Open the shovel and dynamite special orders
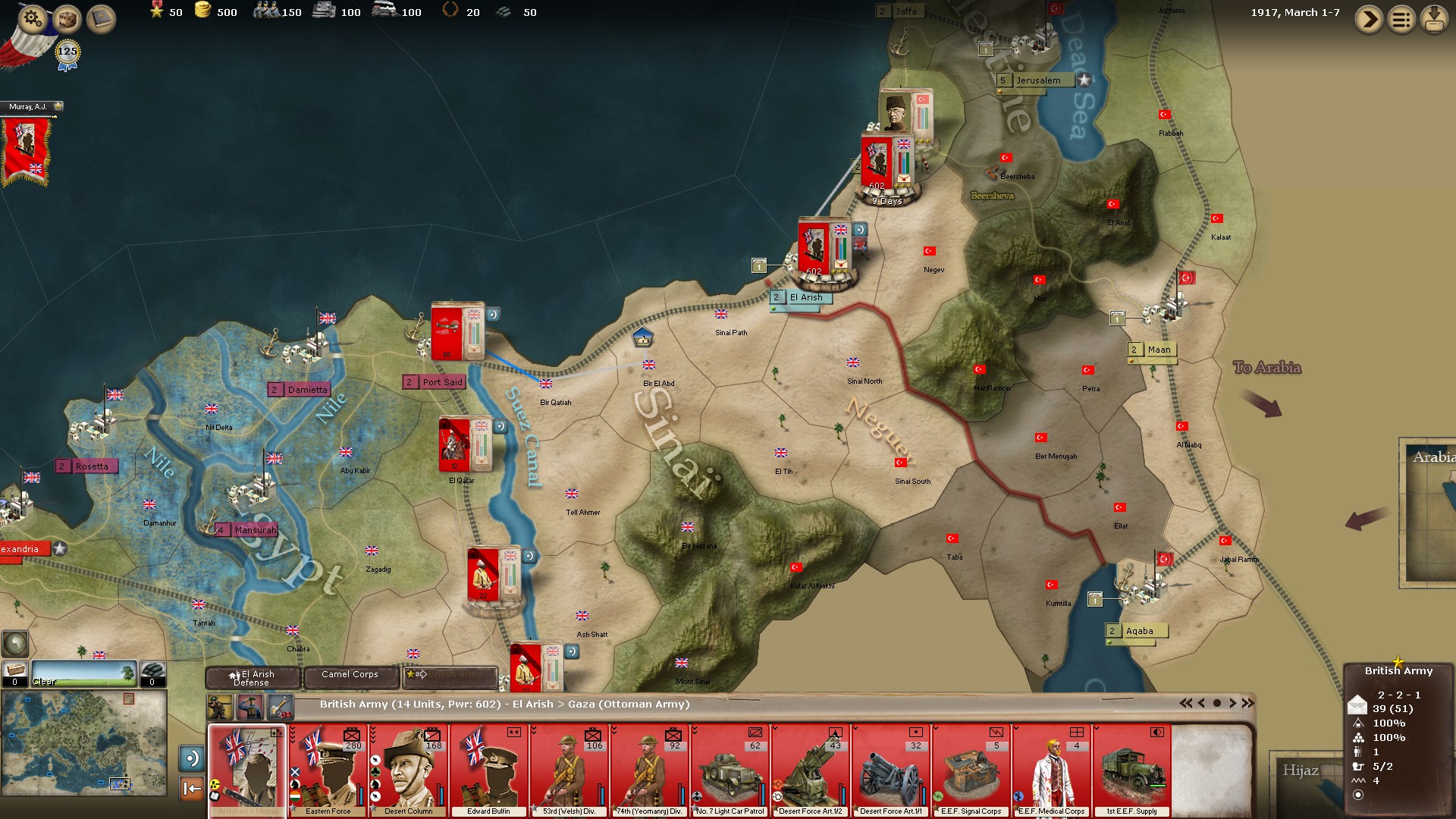This screenshot has width=1456, height=819. click(x=280, y=708)
